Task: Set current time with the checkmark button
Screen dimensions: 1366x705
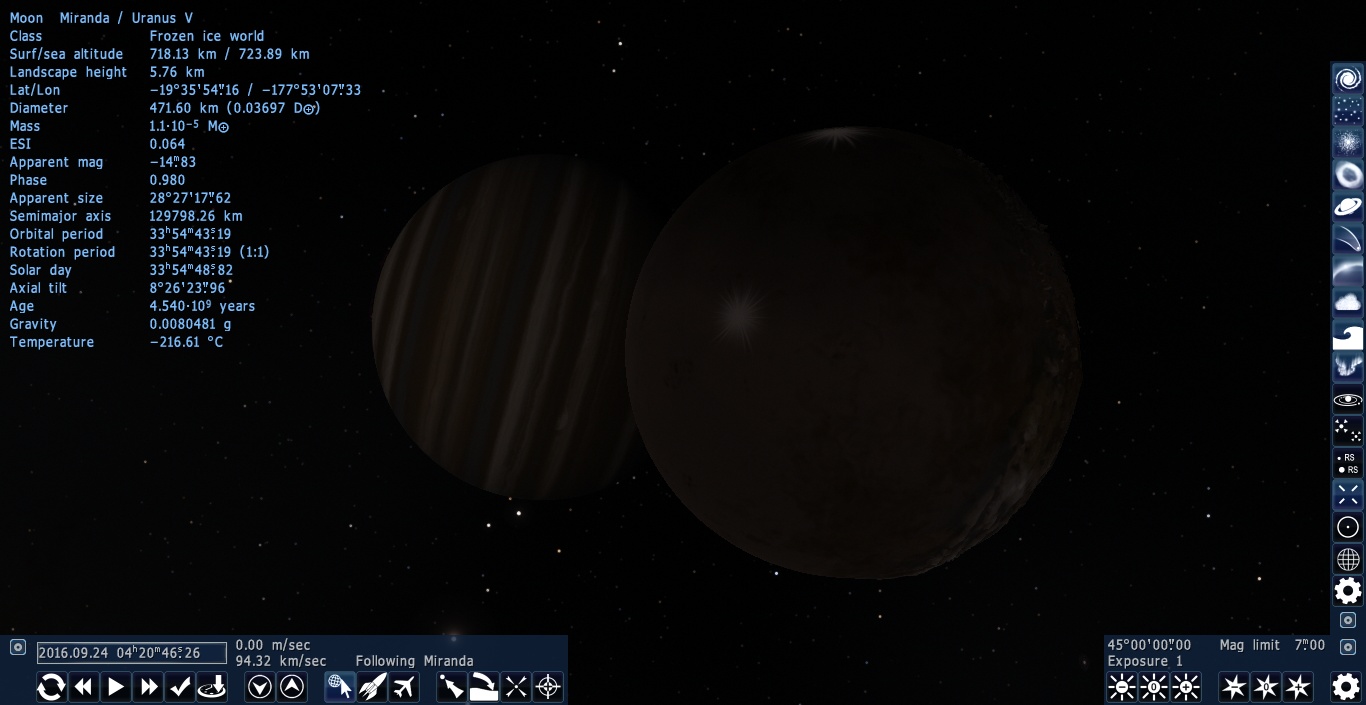Action: (181, 687)
